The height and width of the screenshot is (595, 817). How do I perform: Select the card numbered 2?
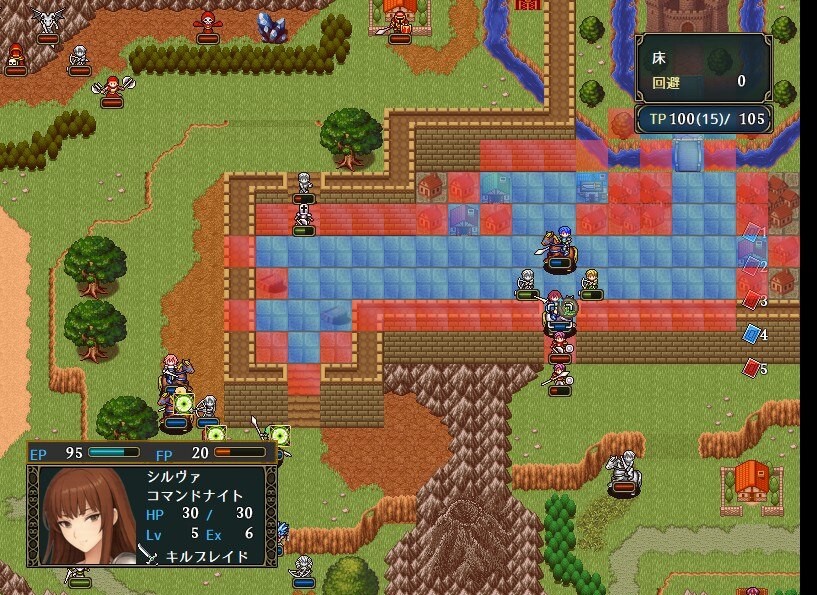[x=753, y=266]
